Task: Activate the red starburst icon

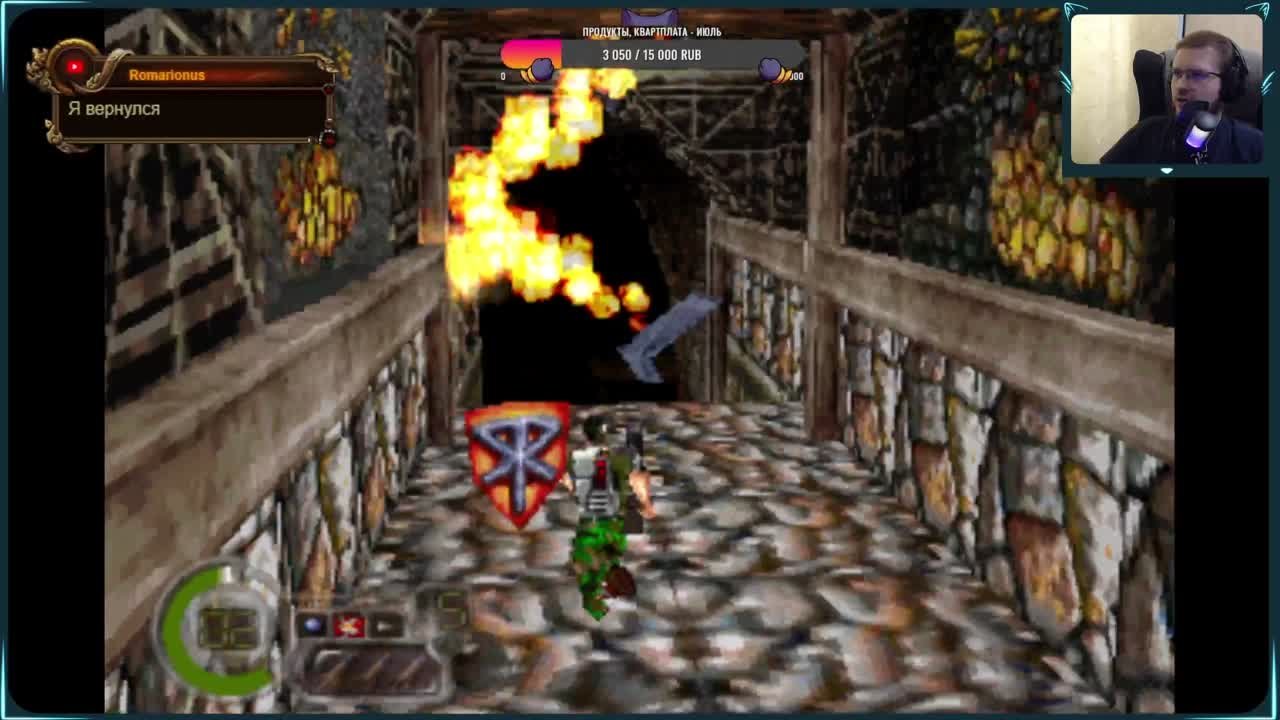Action: pyautogui.click(x=349, y=625)
